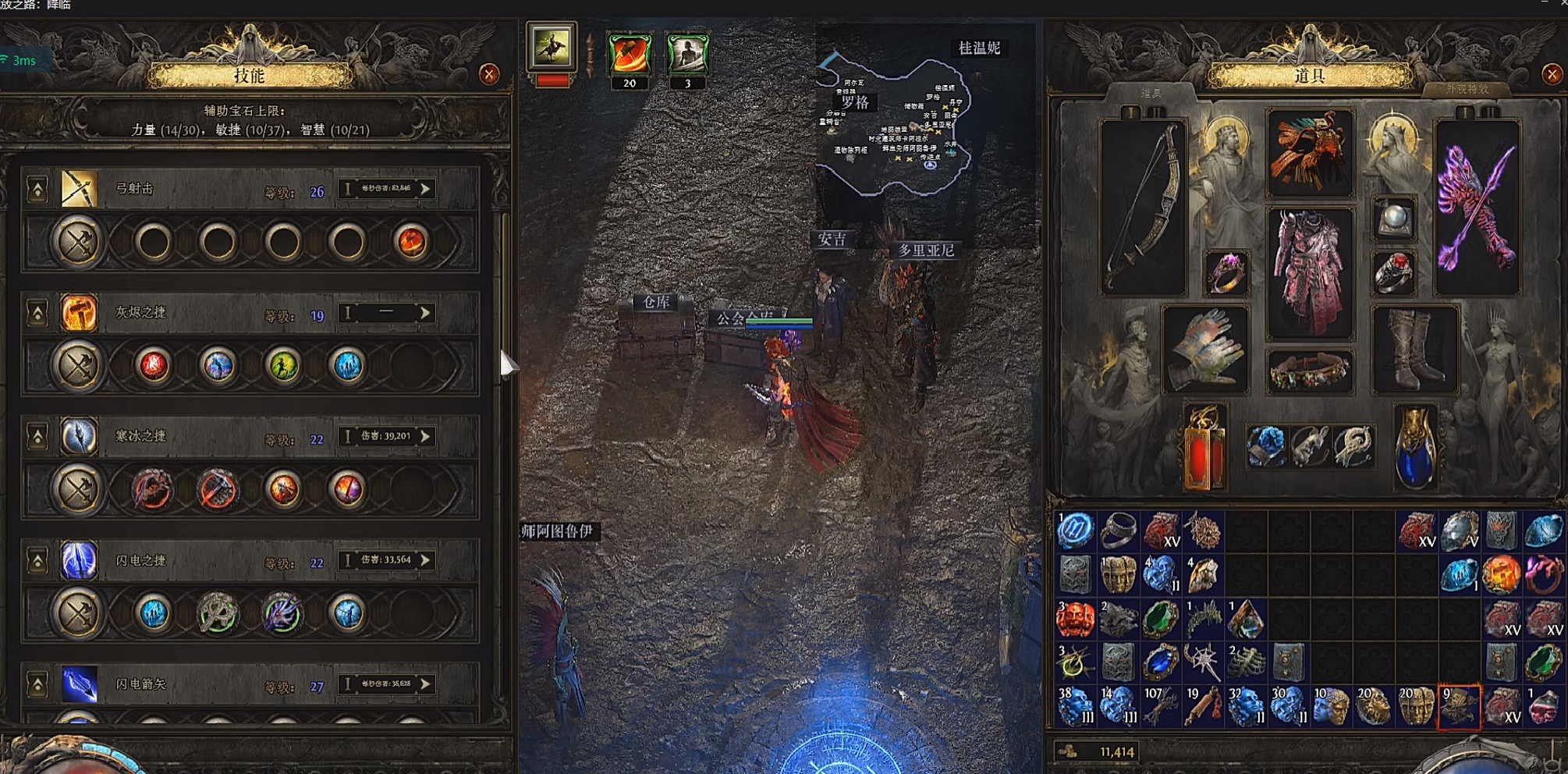Close the 技能 skills panel
The image size is (1568, 774).
click(489, 74)
